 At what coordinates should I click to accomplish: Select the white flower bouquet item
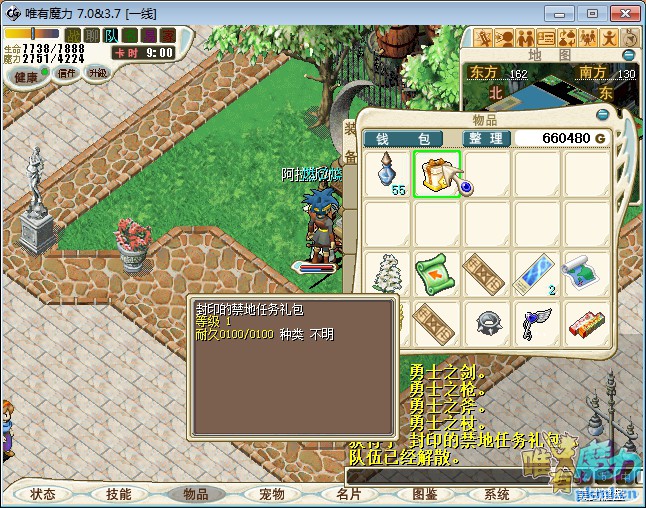click(x=387, y=272)
